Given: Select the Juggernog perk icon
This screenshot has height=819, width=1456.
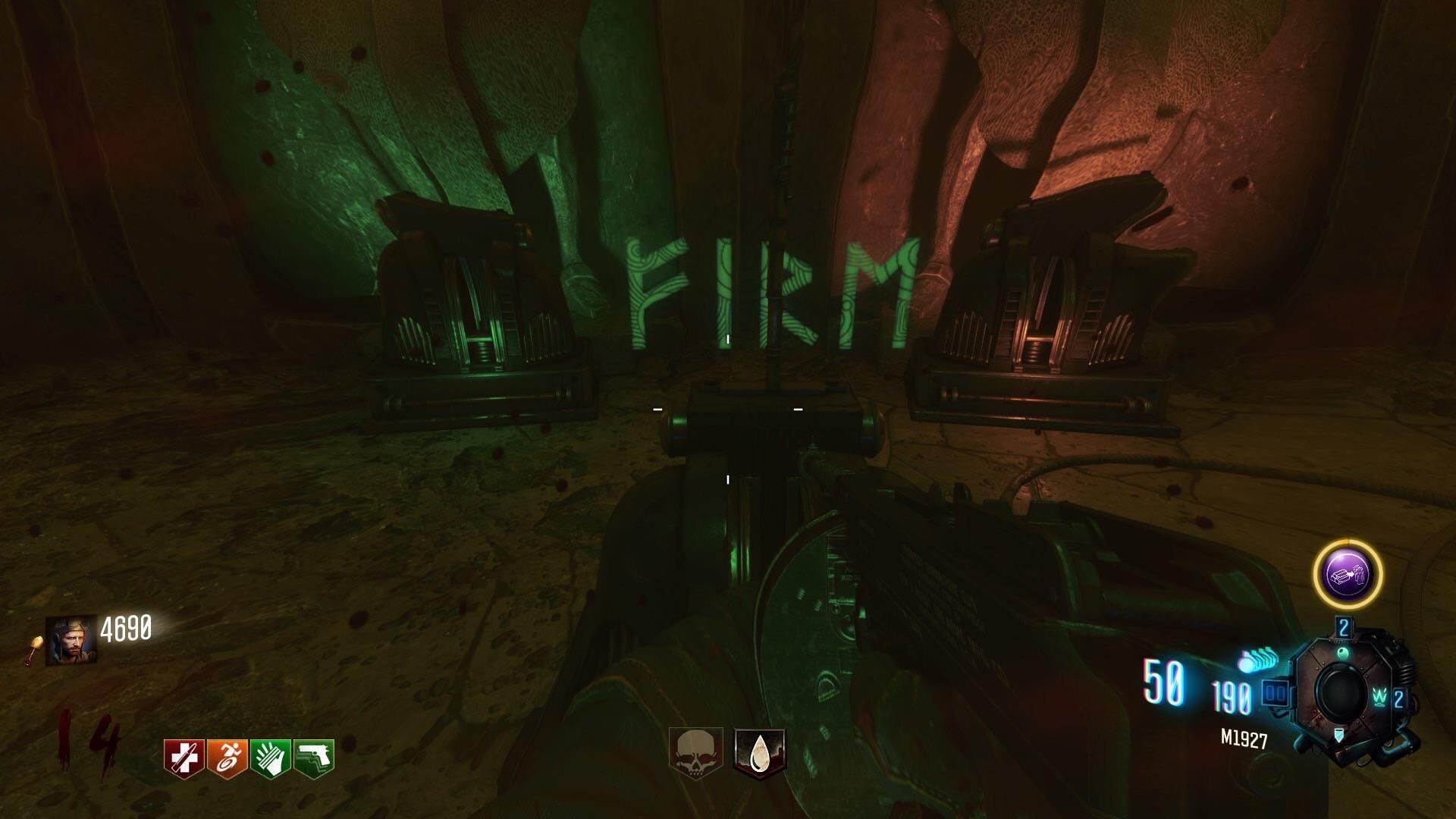Looking at the screenshot, I should pyautogui.click(x=184, y=758).
